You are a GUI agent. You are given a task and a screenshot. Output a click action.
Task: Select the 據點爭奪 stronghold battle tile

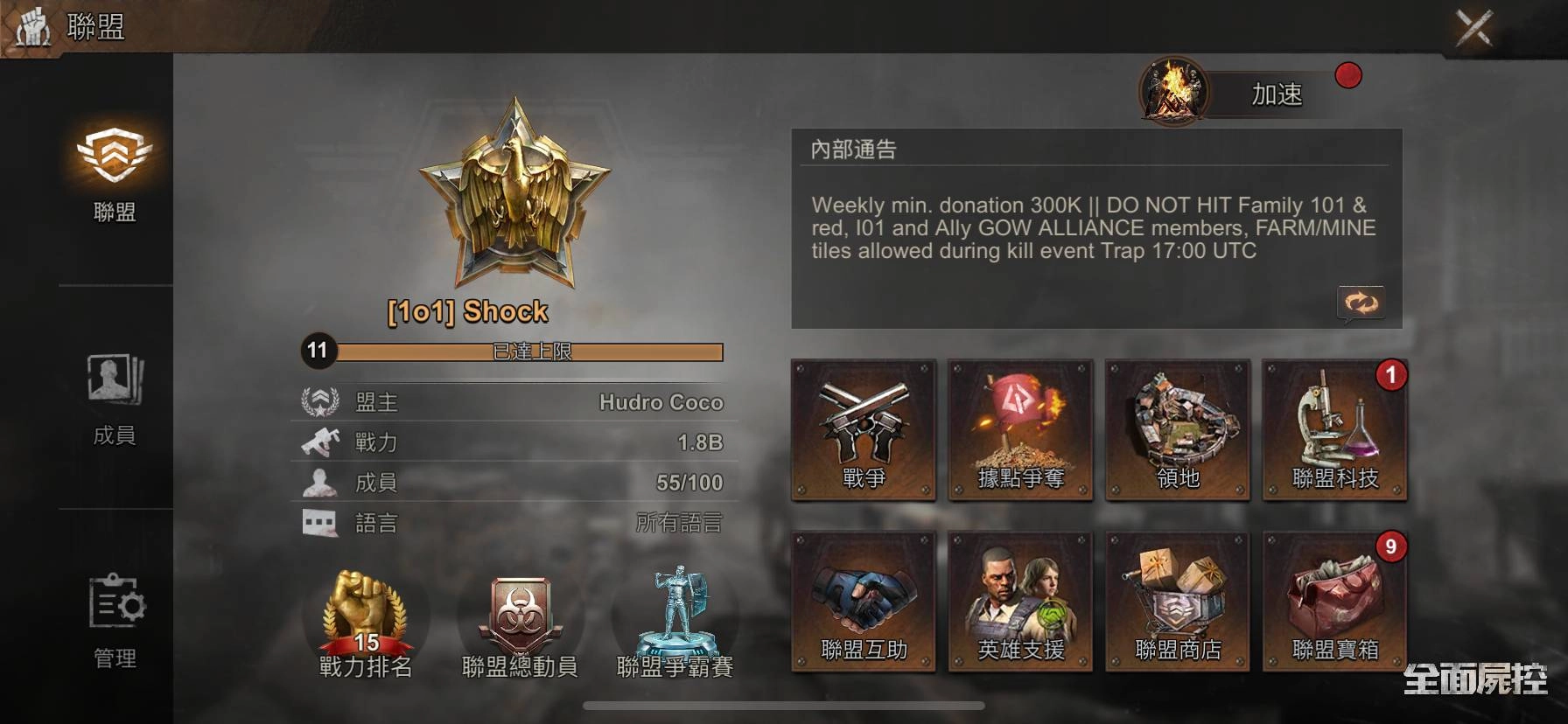click(1020, 430)
